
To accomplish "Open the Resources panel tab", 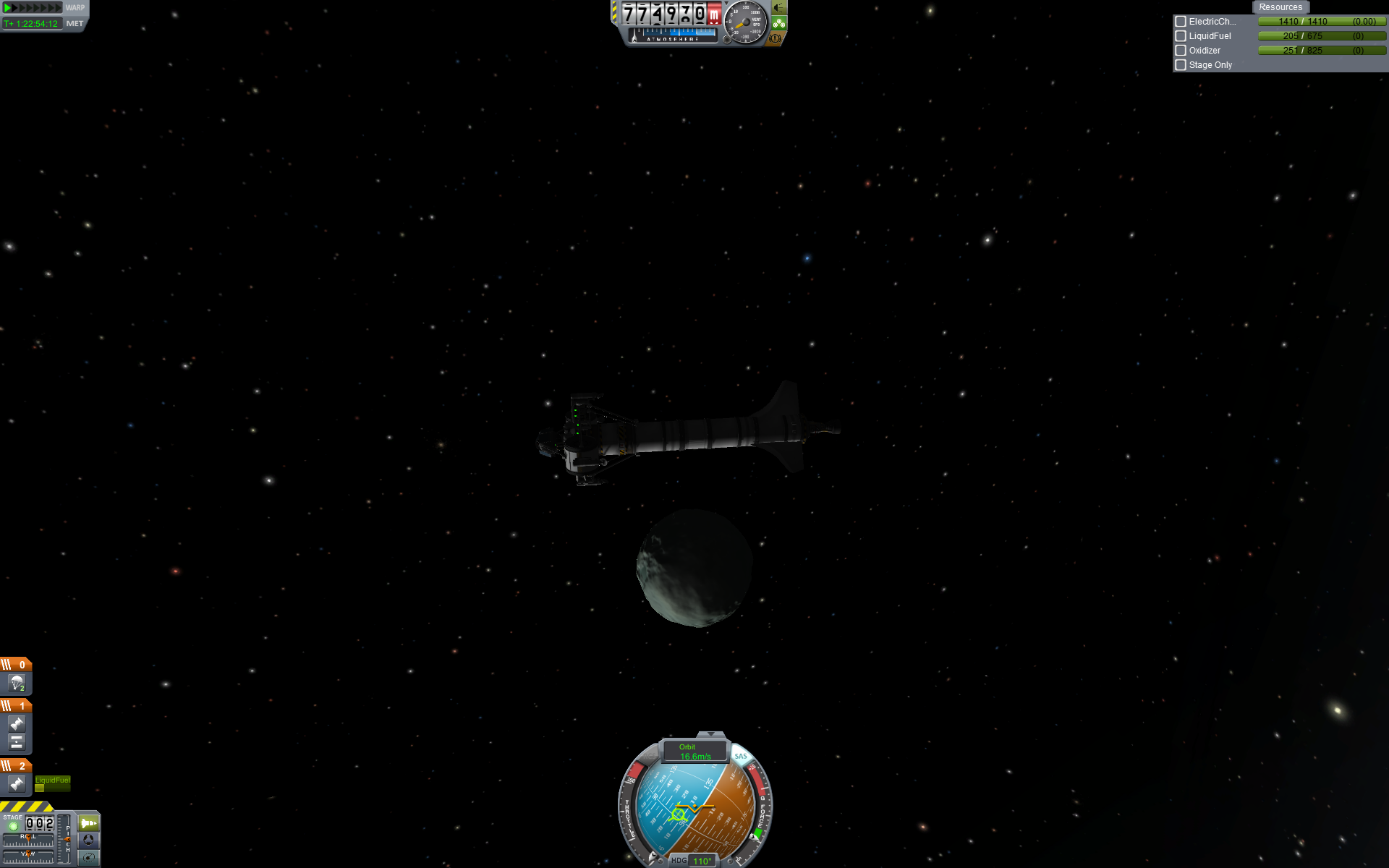I will (x=1280, y=7).
